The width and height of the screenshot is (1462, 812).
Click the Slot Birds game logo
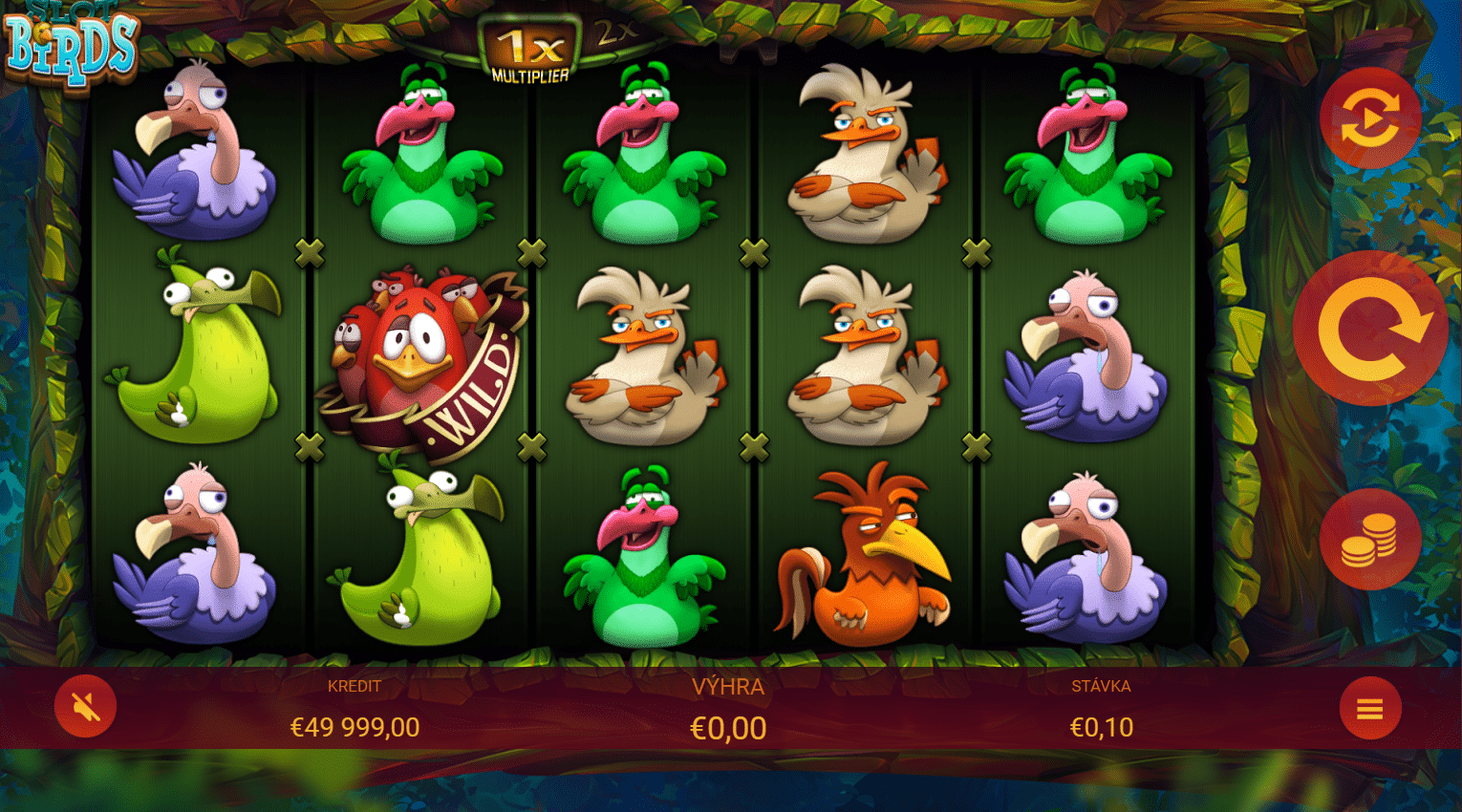[72, 43]
